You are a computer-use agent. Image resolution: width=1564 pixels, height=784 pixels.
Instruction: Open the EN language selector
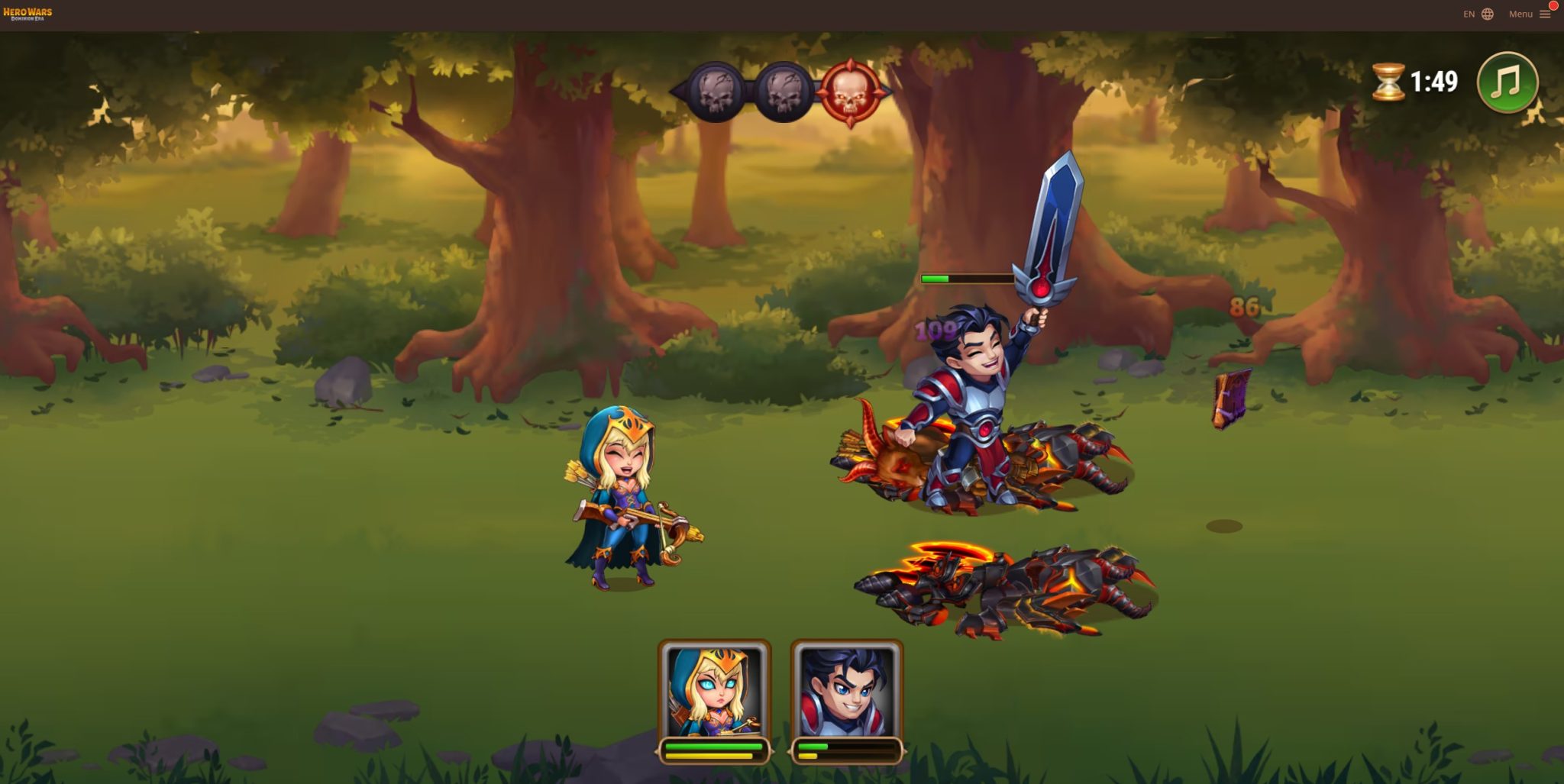[1468, 13]
